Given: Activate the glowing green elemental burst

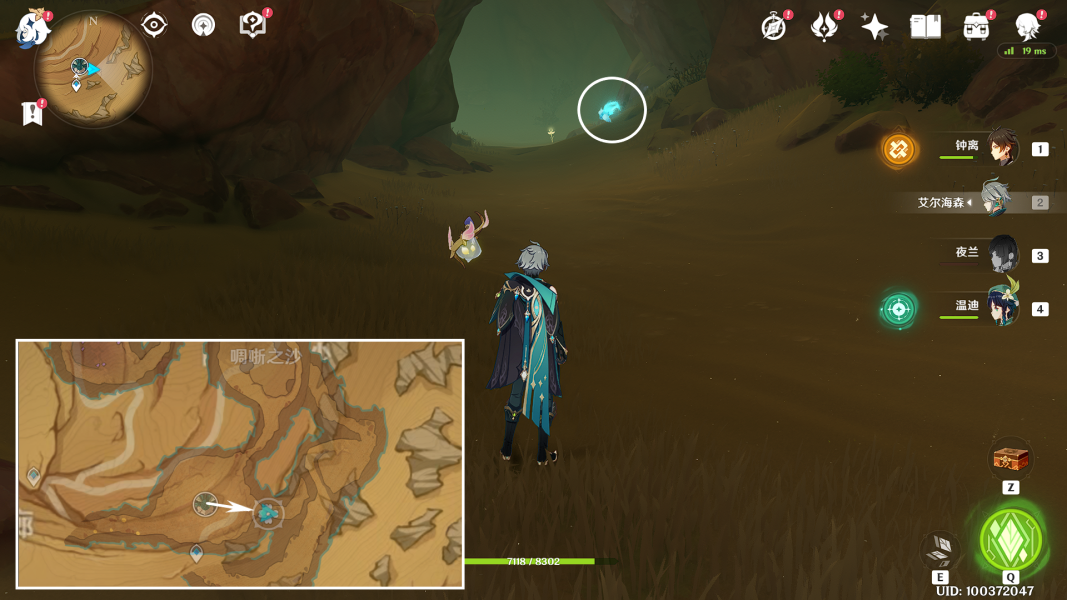Looking at the screenshot, I should [1011, 539].
